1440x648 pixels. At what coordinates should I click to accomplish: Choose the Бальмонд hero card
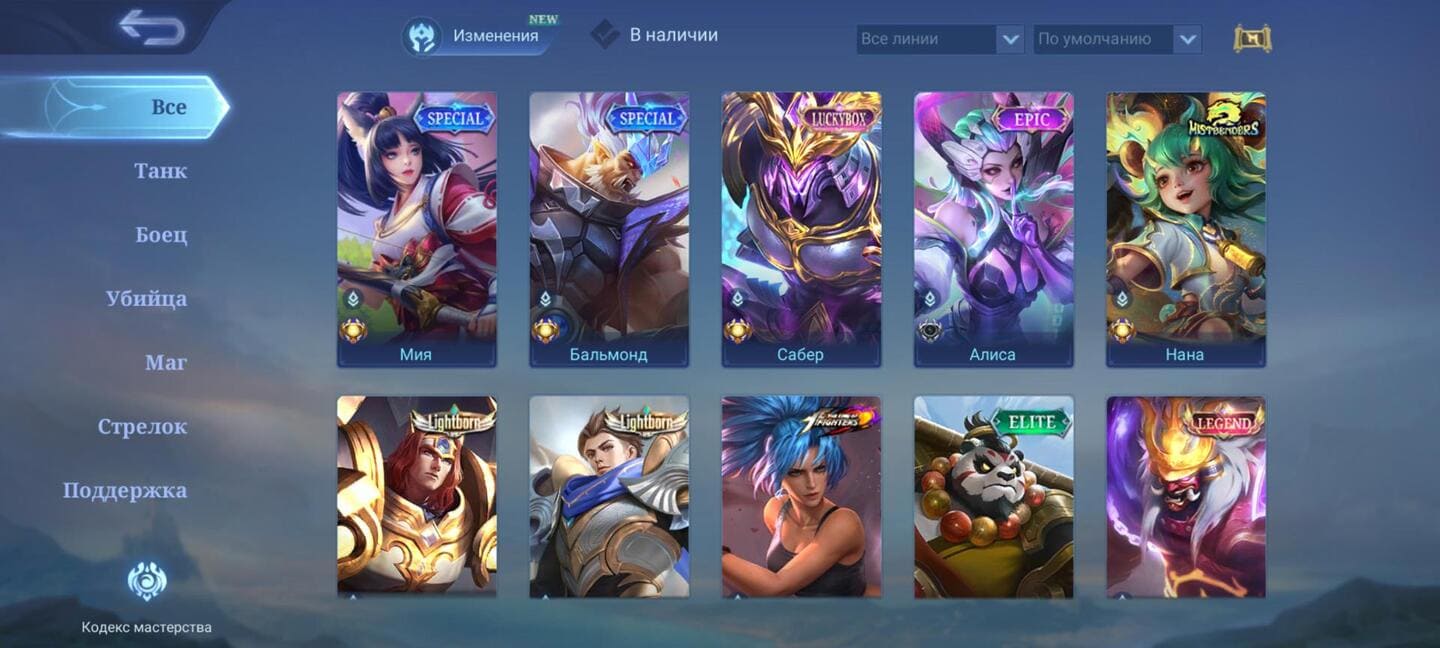tap(608, 229)
